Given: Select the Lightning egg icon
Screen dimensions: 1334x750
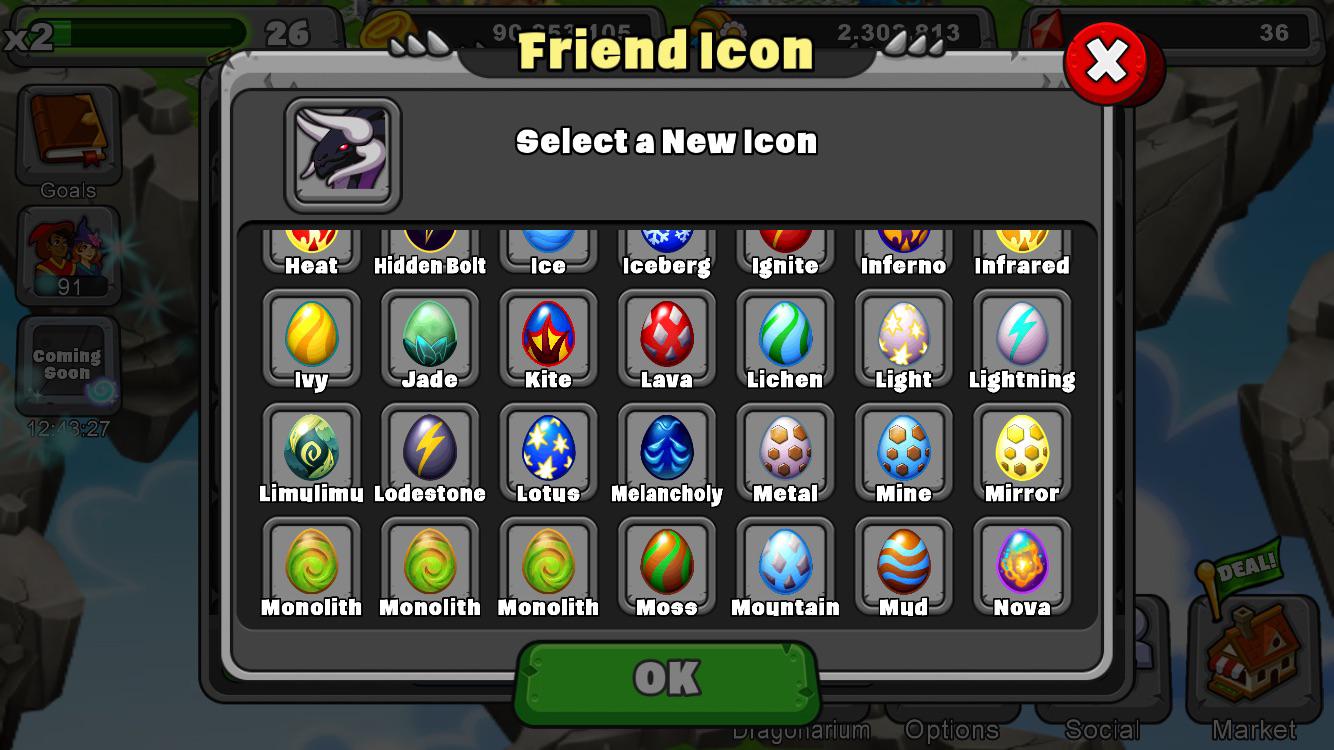Looking at the screenshot, I should point(1022,335).
